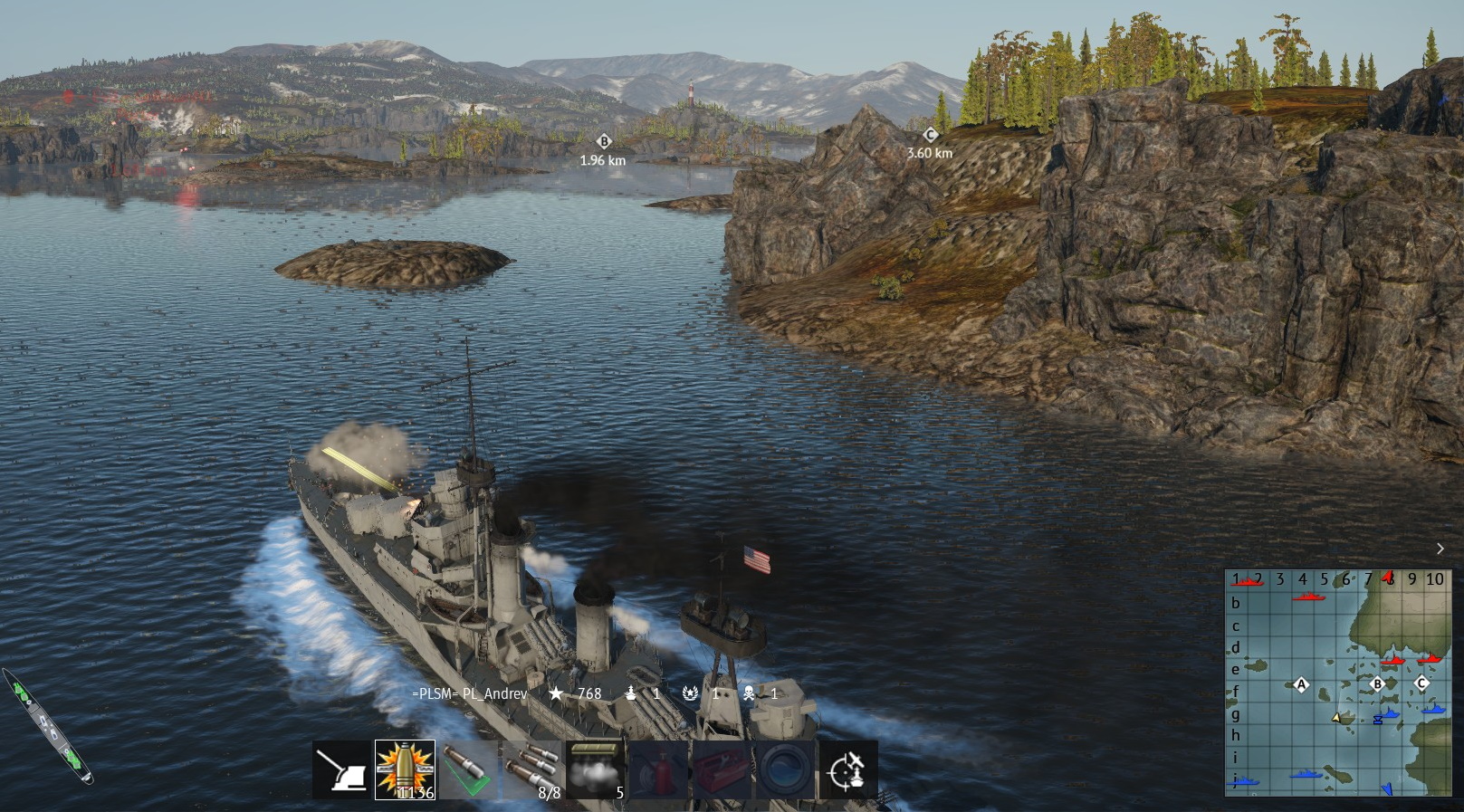Screen dimensions: 1464x812
Task: Select the B objective marker showing 1.96 km
Action: pos(604,141)
